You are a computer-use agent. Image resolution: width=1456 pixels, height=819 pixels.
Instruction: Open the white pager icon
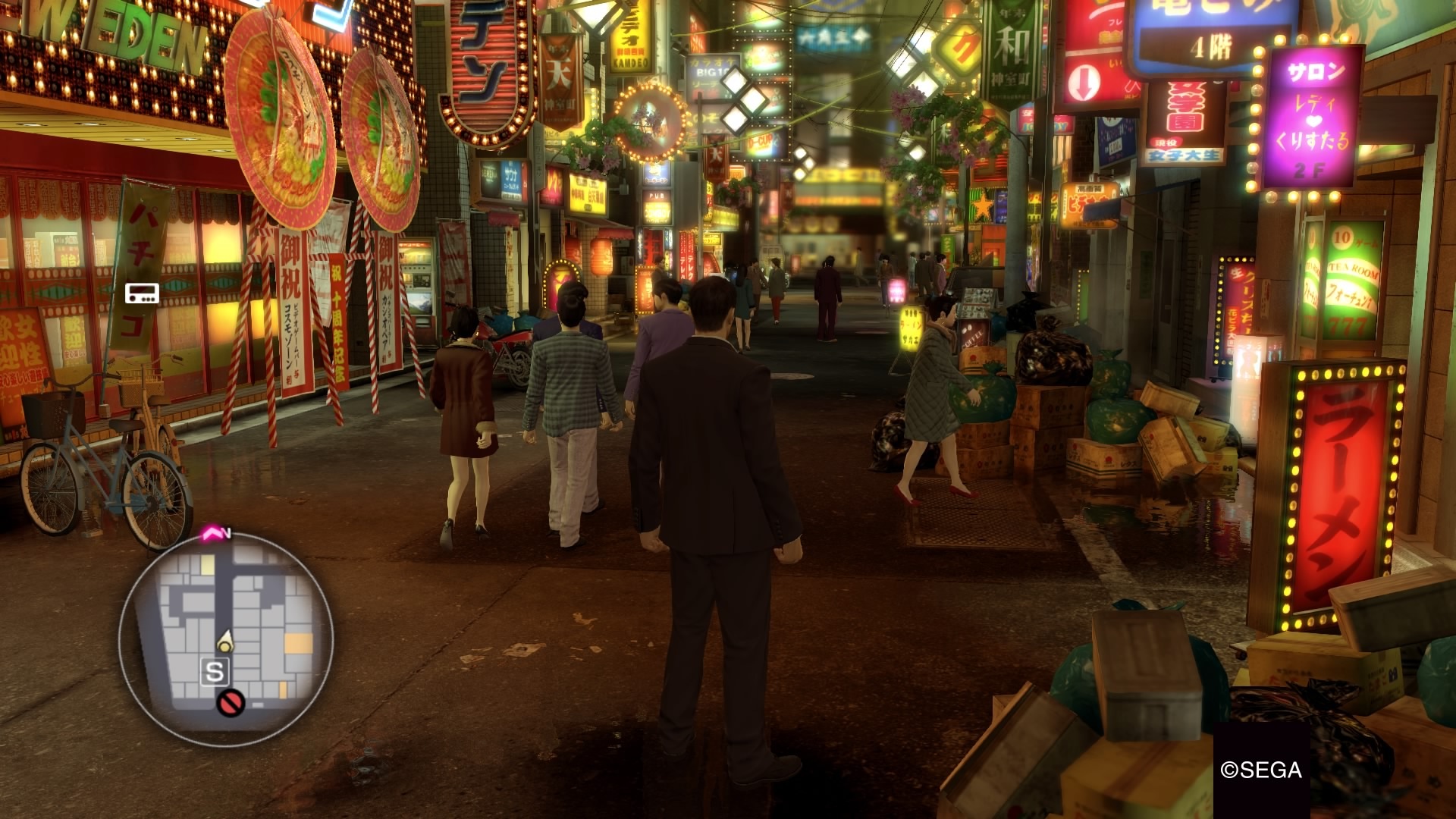coord(142,293)
